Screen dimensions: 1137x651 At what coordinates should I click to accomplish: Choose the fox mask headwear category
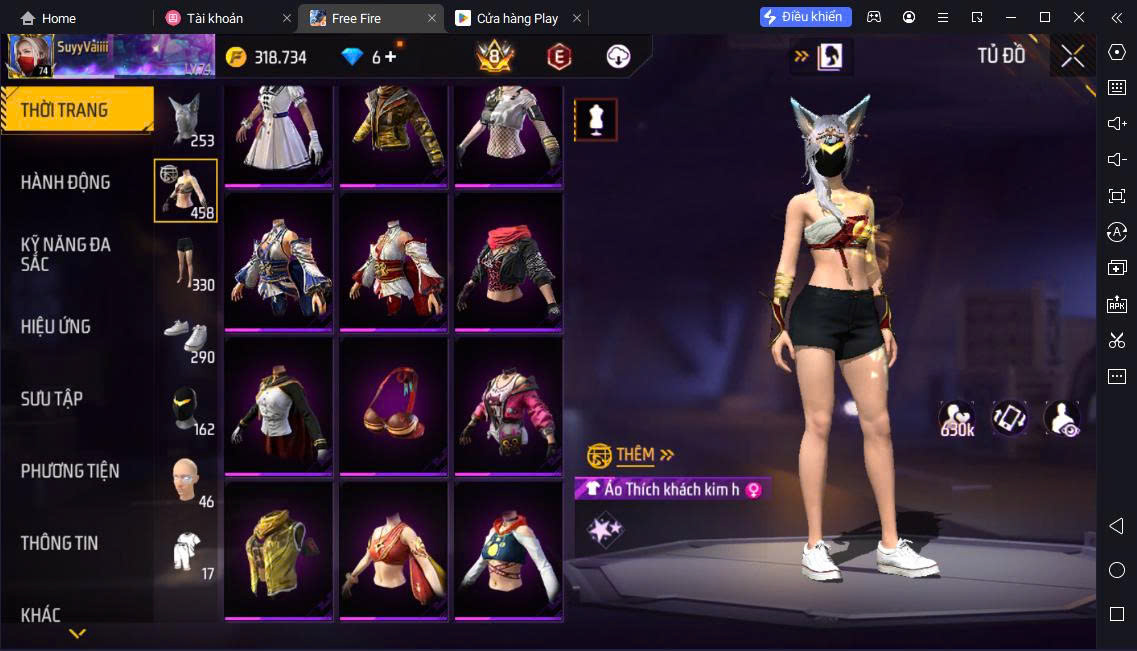(185, 120)
